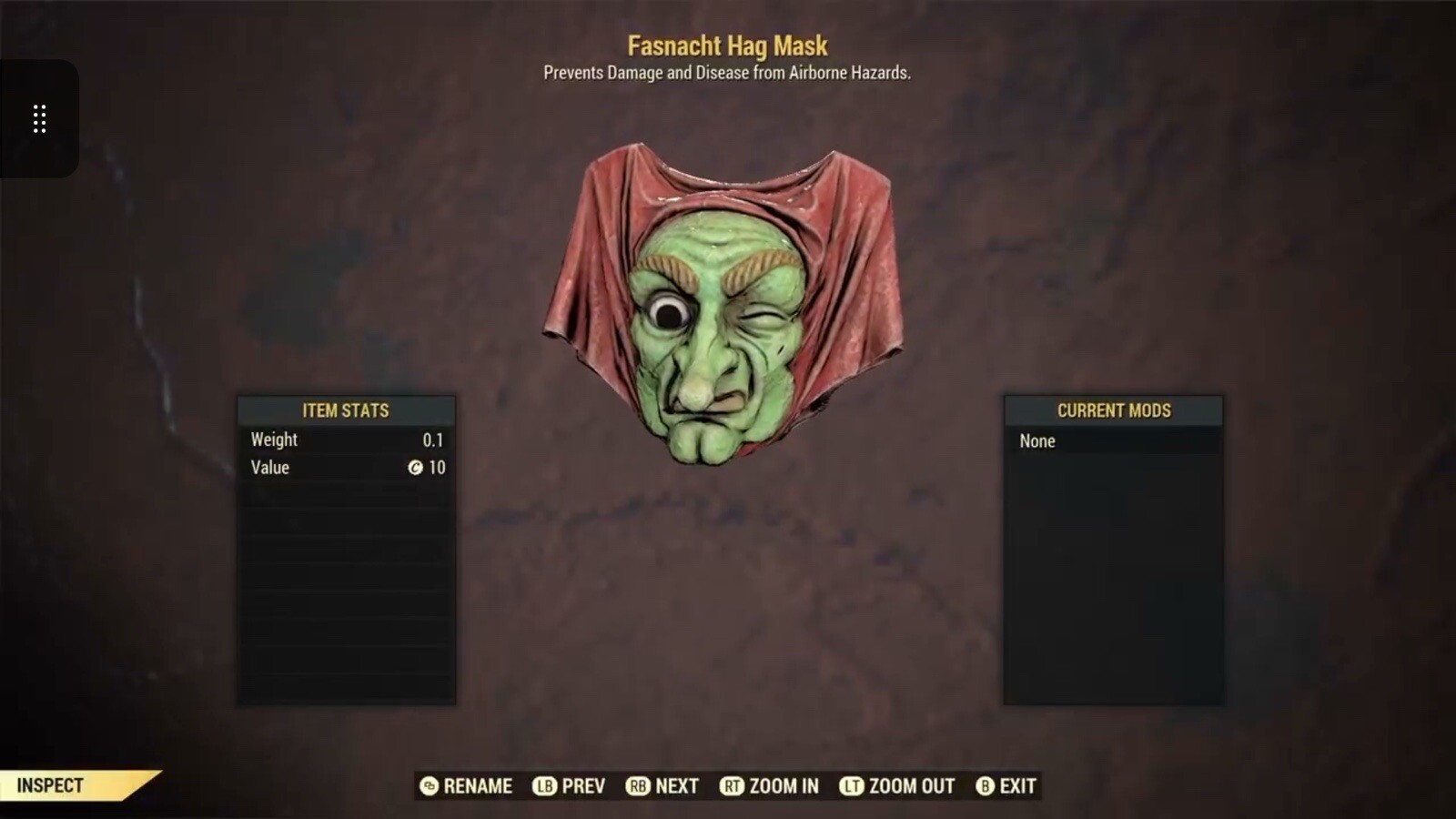Click EXIT to leave inspect view
The width and height of the screenshot is (1456, 819).
tap(1018, 786)
